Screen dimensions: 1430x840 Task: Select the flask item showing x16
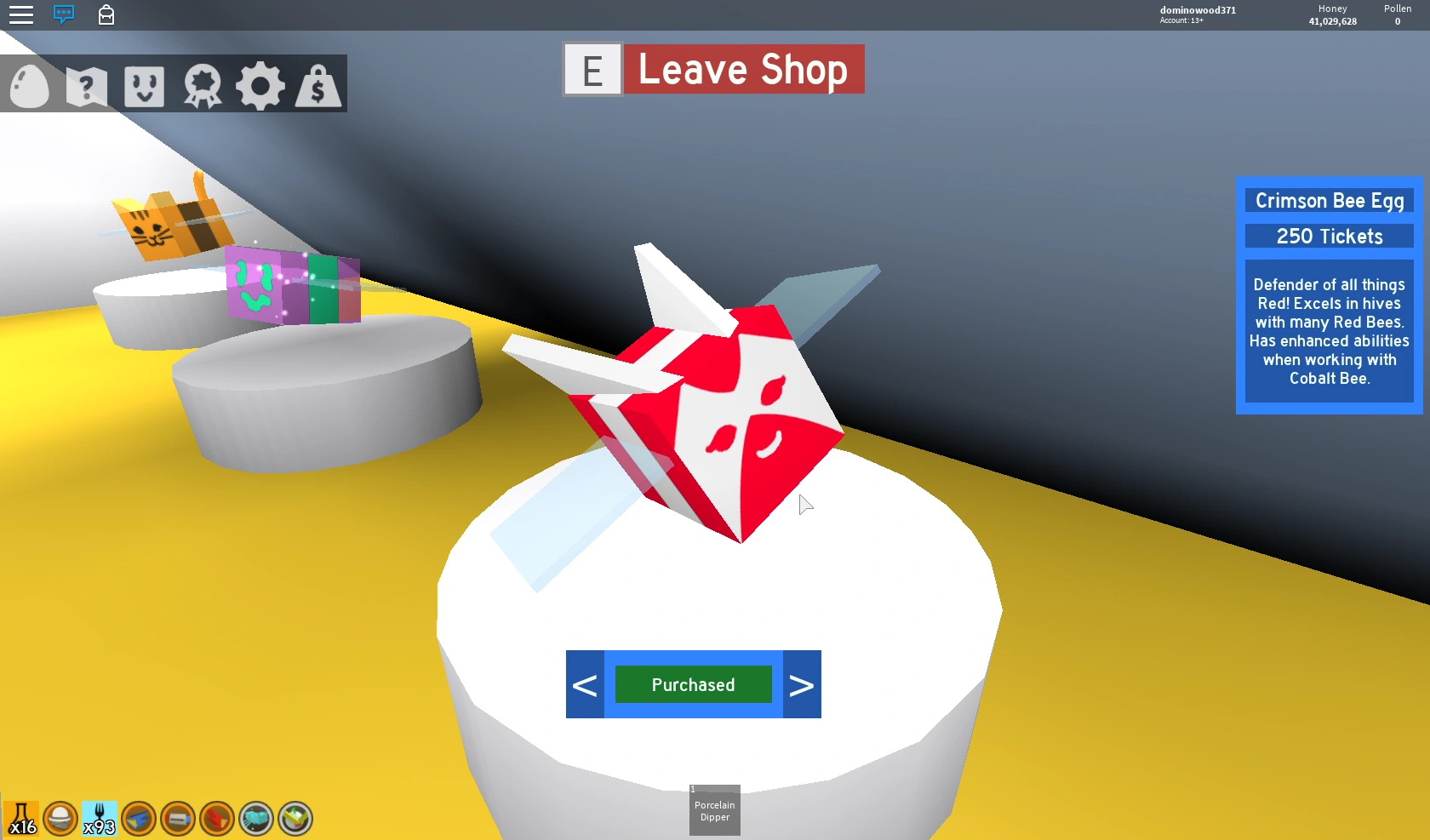pyautogui.click(x=22, y=817)
